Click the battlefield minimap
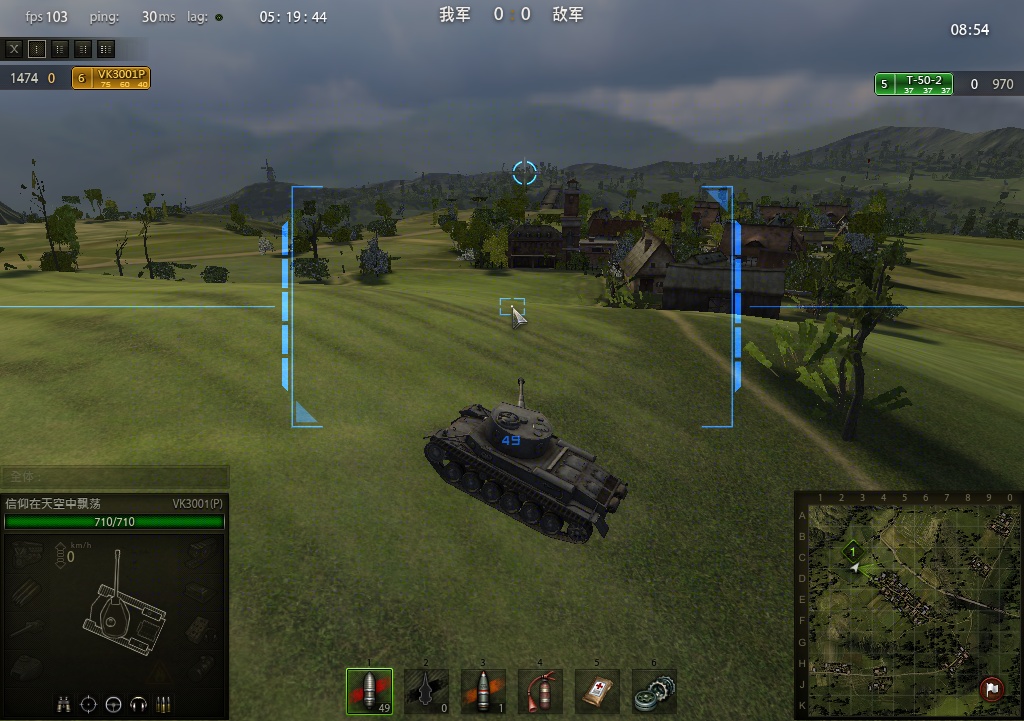1024x721 pixels. pyautogui.click(x=905, y=610)
